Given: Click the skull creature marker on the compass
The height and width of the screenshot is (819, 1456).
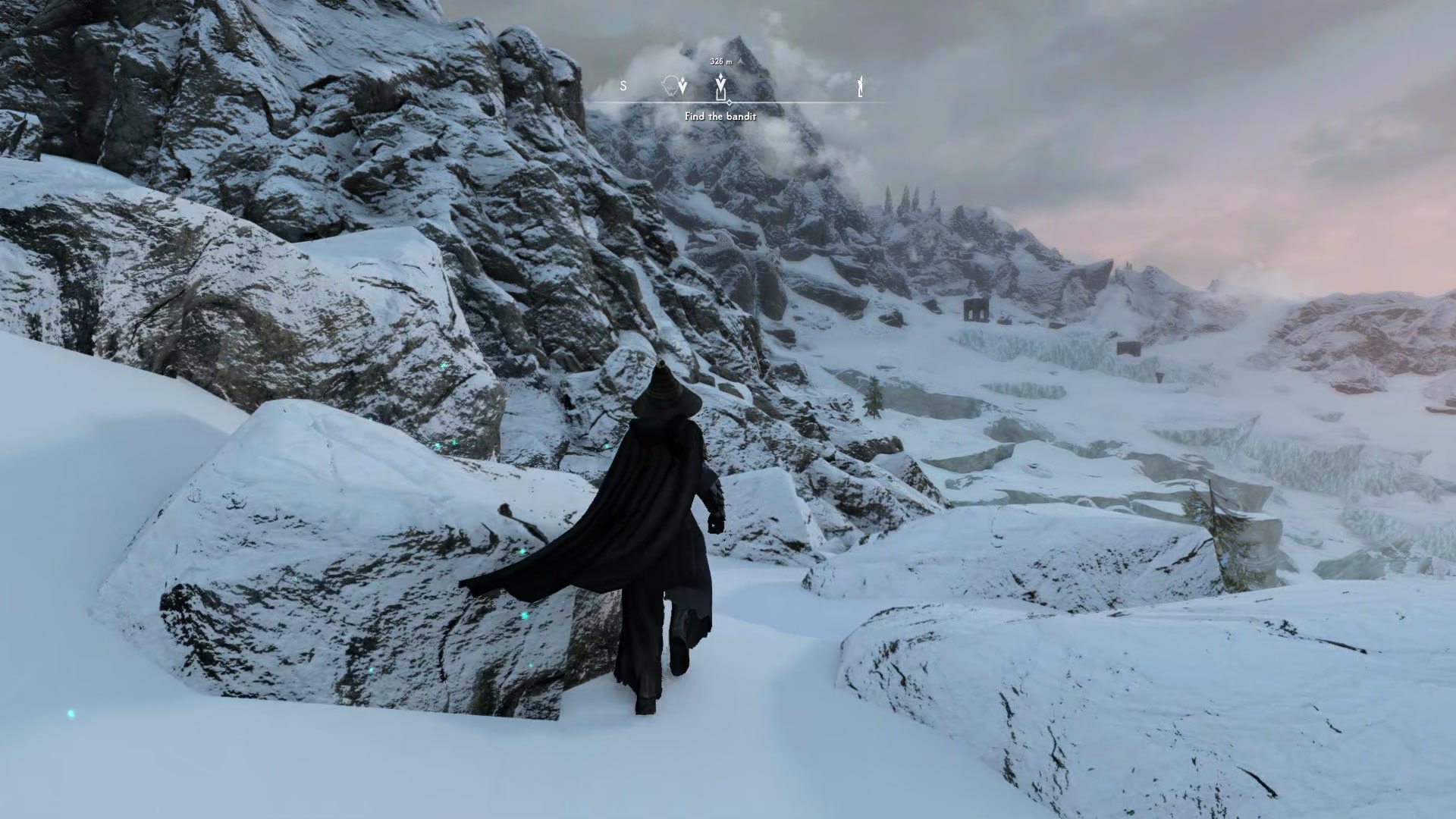Looking at the screenshot, I should pyautogui.click(x=671, y=86).
